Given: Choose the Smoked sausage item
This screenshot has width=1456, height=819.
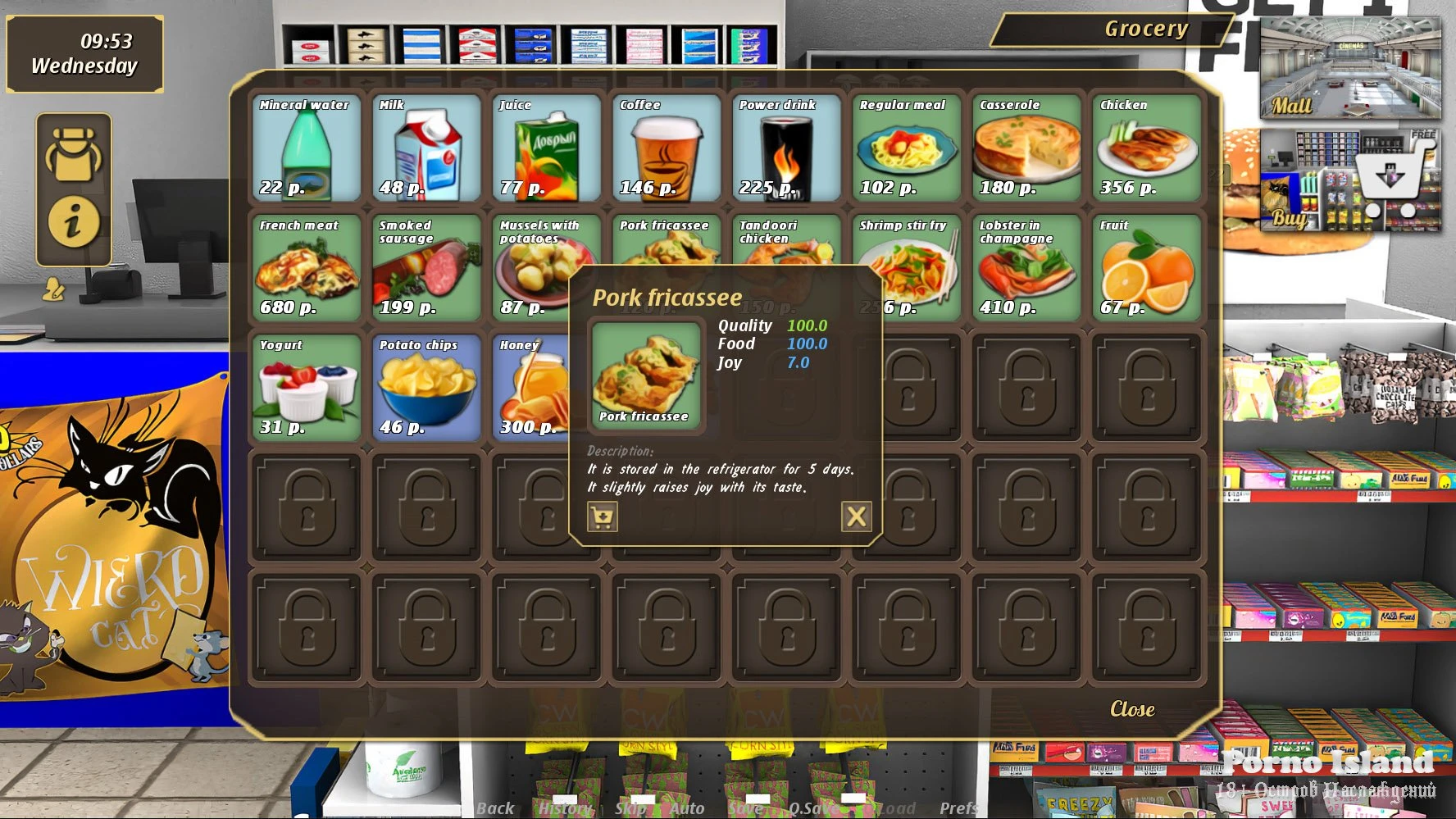Looking at the screenshot, I should click(426, 268).
